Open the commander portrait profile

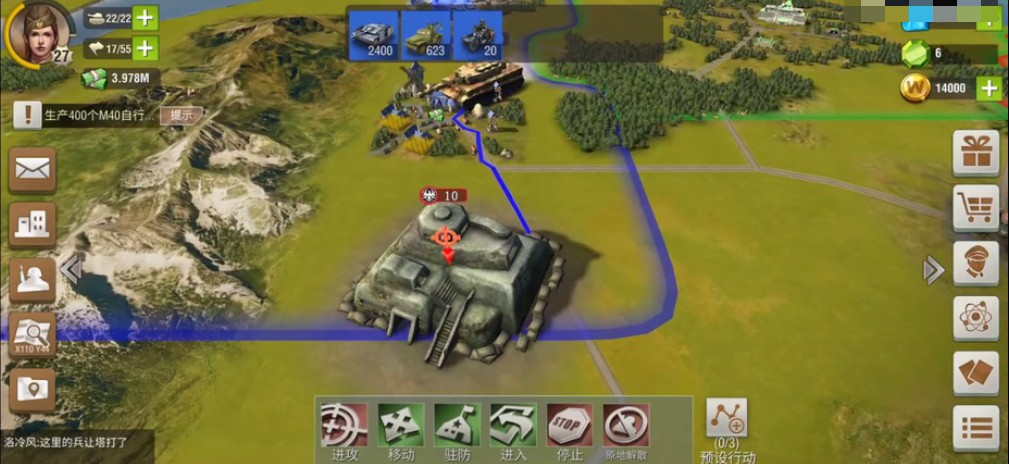pos(37,32)
